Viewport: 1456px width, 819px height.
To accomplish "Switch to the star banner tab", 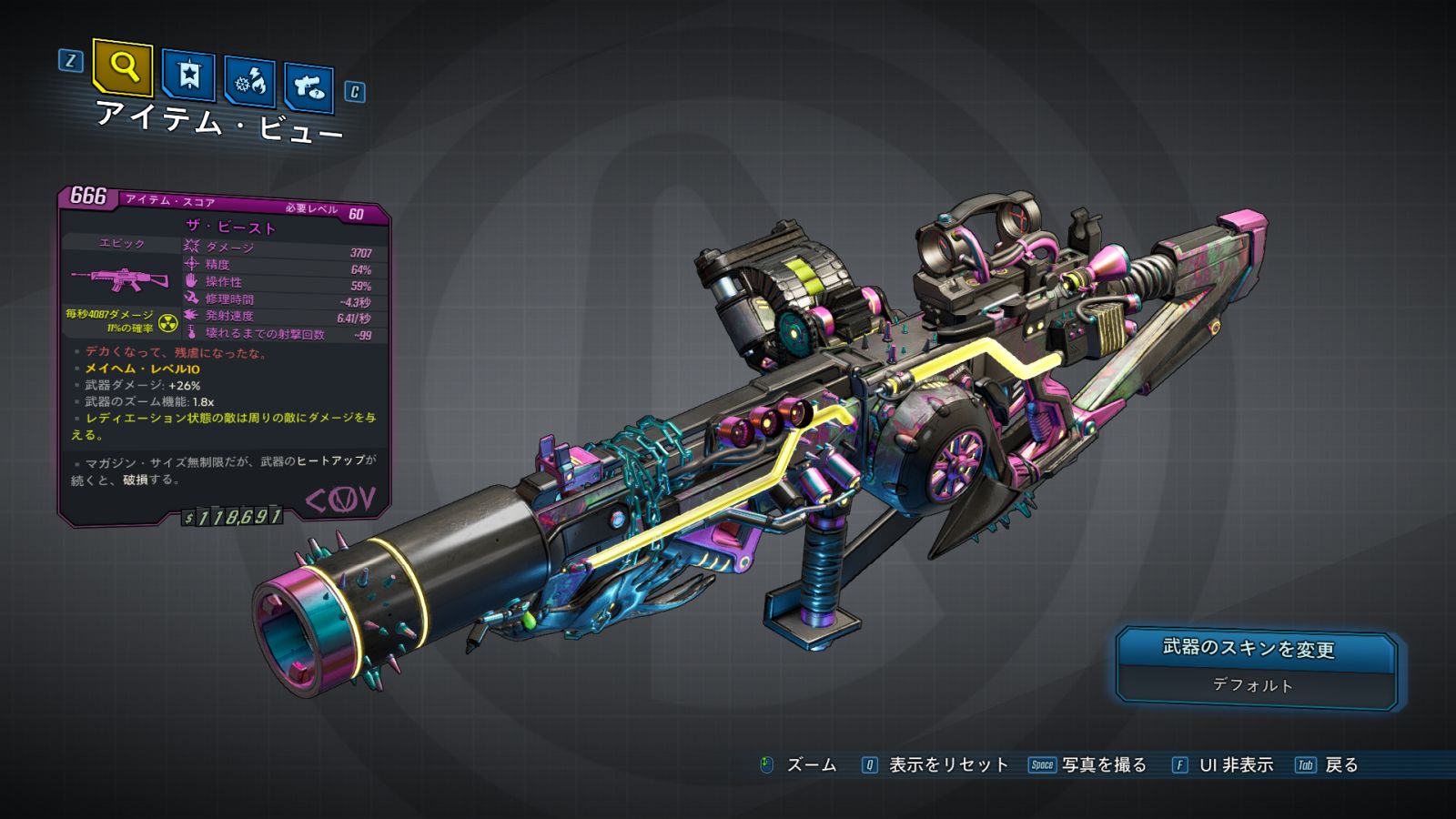I will pyautogui.click(x=188, y=75).
